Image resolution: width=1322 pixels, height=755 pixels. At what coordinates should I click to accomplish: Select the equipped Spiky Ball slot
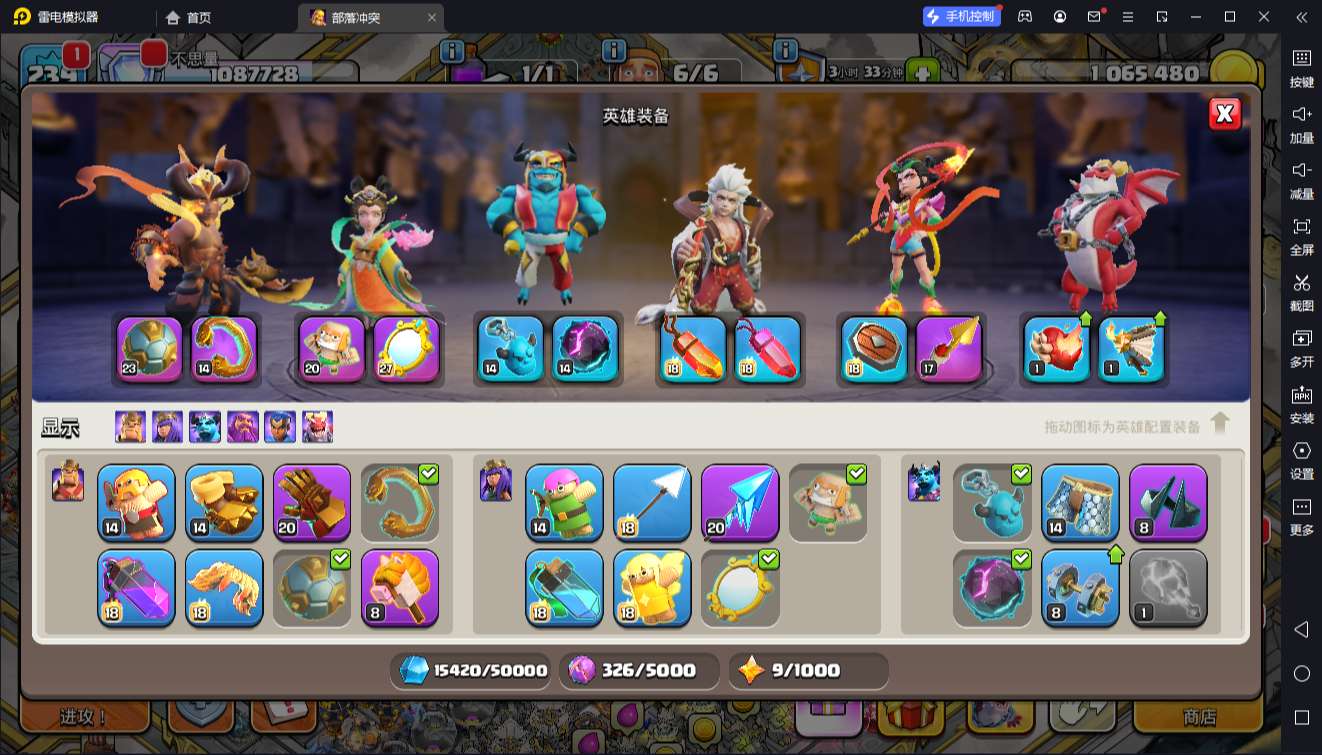[150, 349]
